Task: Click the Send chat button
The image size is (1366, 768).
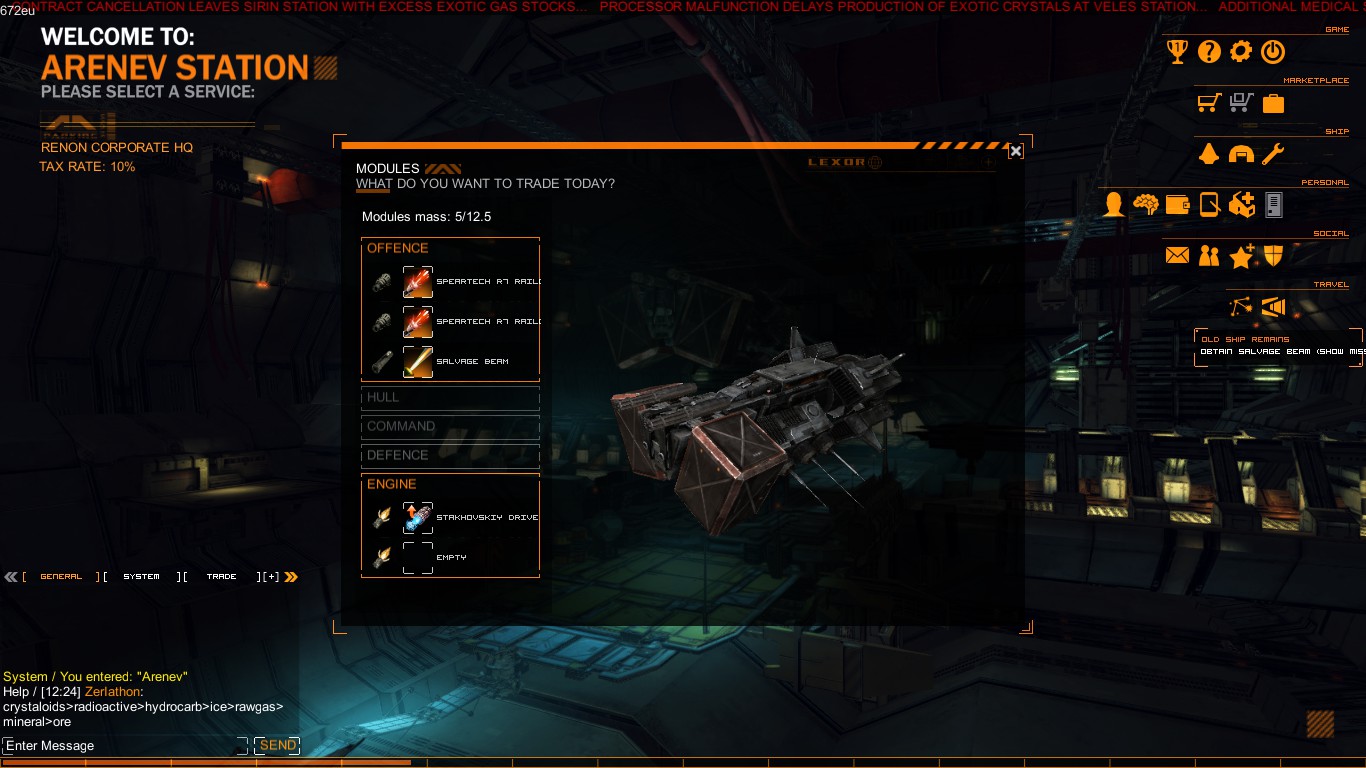Action: [x=277, y=746]
